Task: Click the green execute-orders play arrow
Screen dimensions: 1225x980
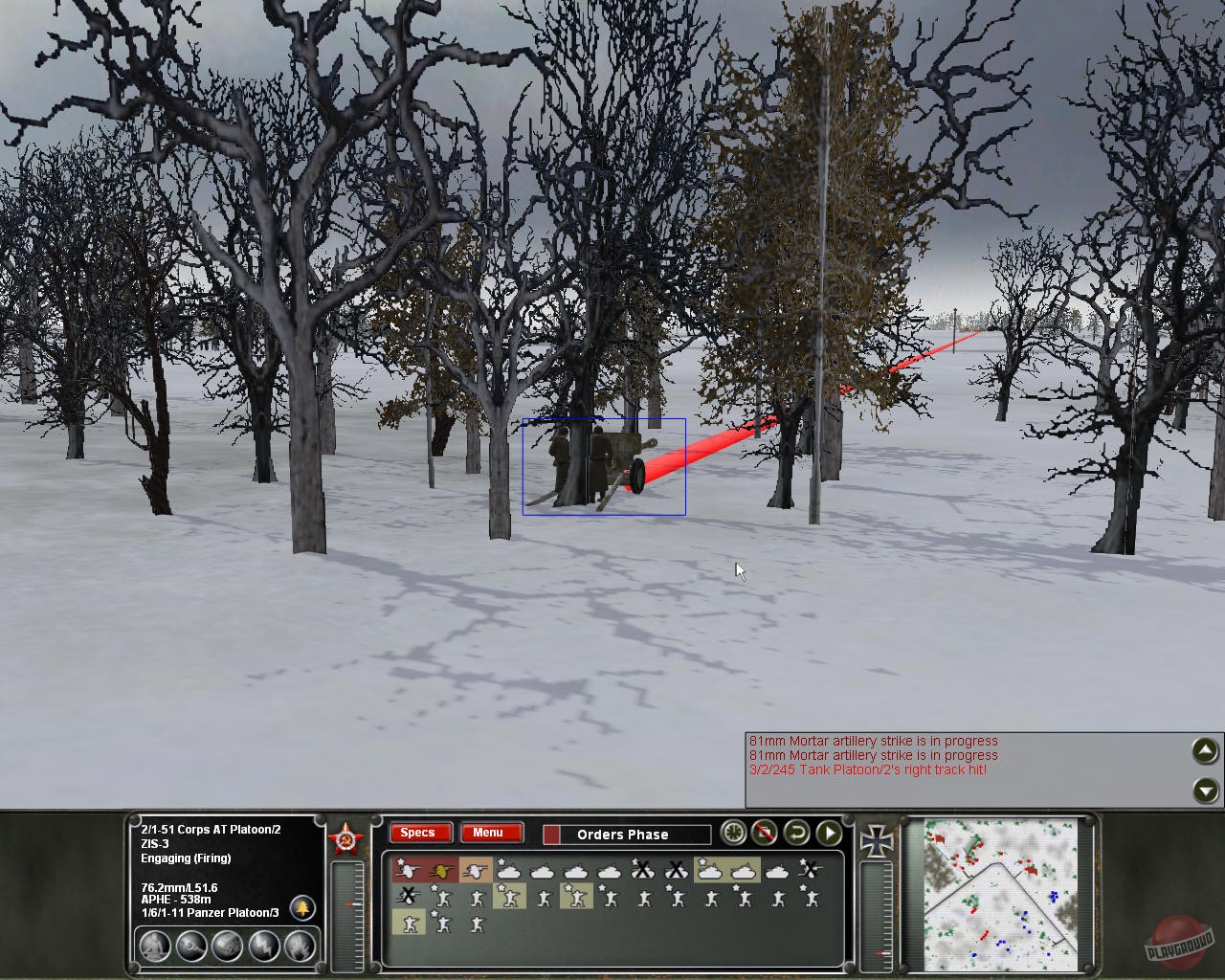Action: pyautogui.click(x=828, y=834)
